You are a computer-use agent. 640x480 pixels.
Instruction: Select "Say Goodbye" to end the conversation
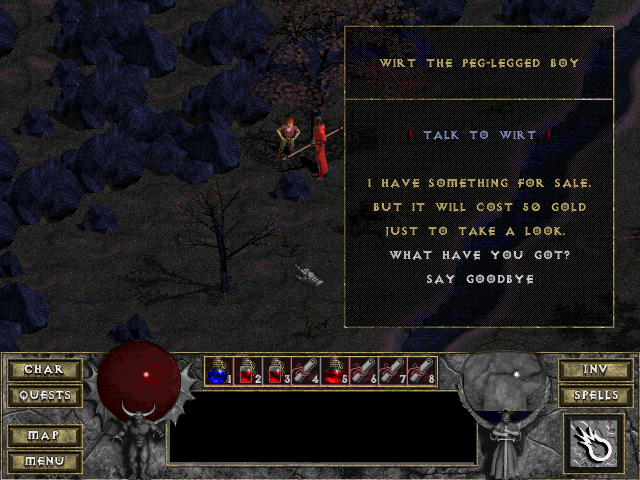(x=477, y=279)
